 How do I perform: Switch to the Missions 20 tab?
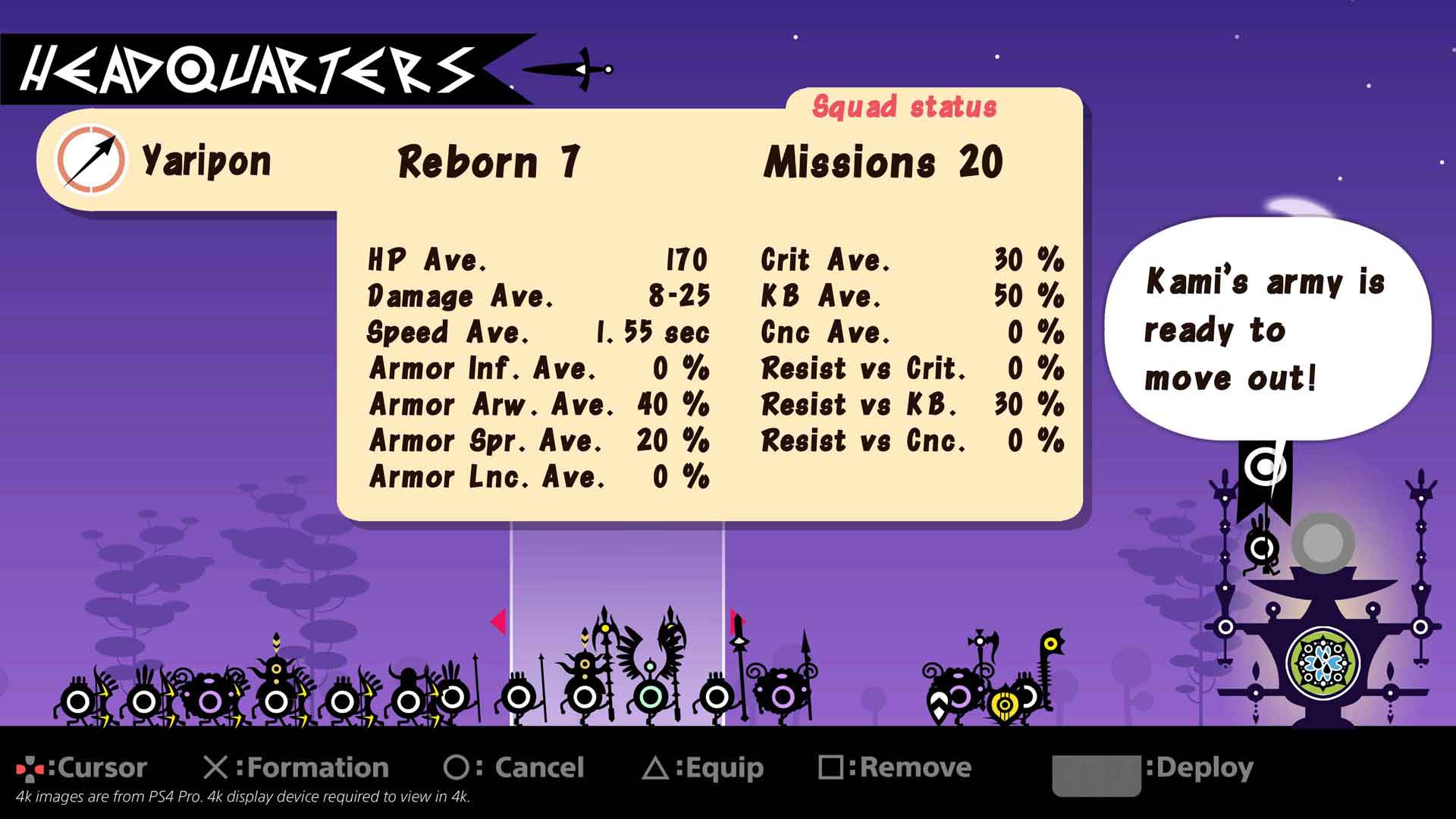tap(884, 159)
